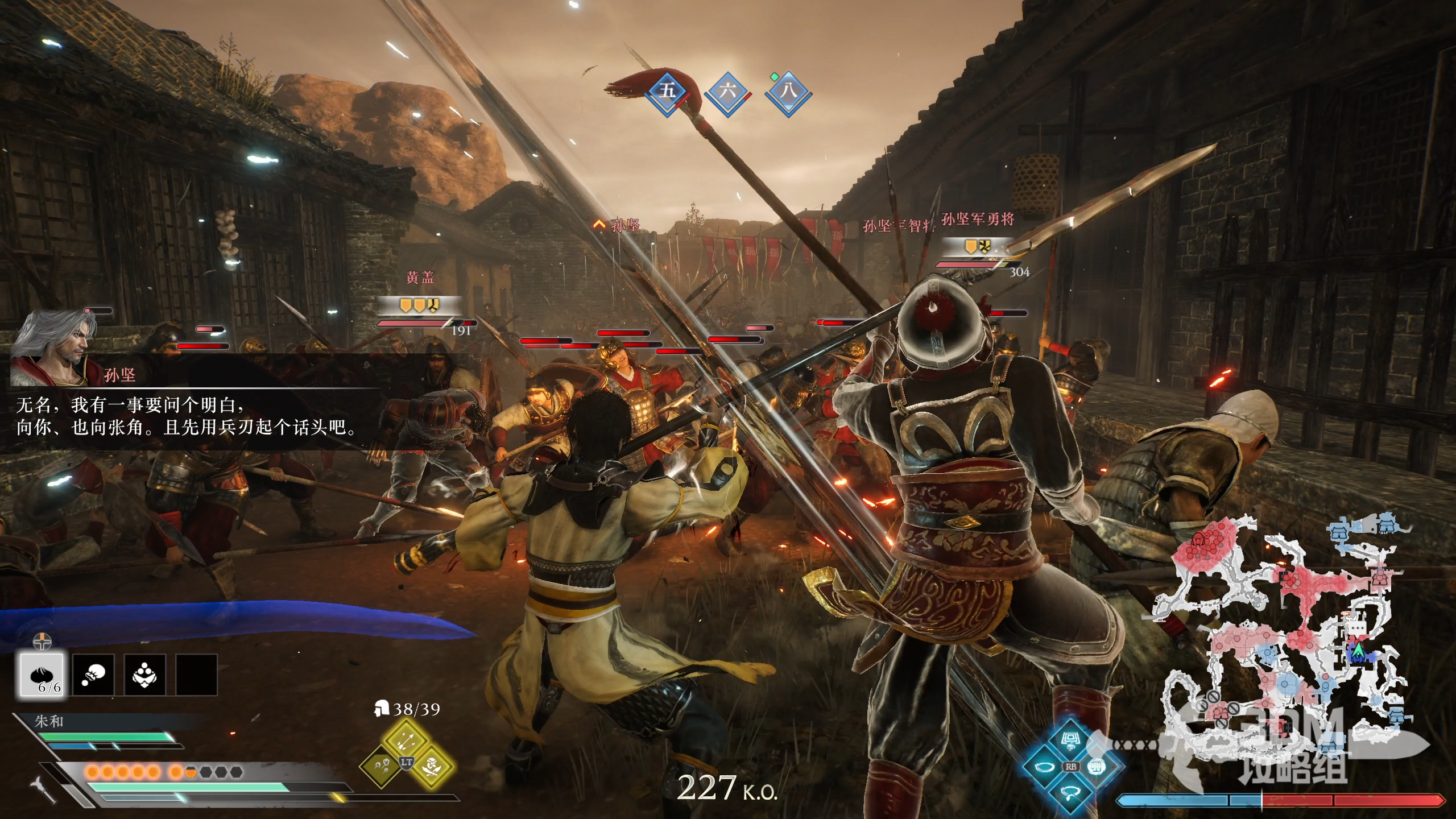Activate the volley of arrows tactic
This screenshot has height=819, width=1456.
tap(406, 739)
